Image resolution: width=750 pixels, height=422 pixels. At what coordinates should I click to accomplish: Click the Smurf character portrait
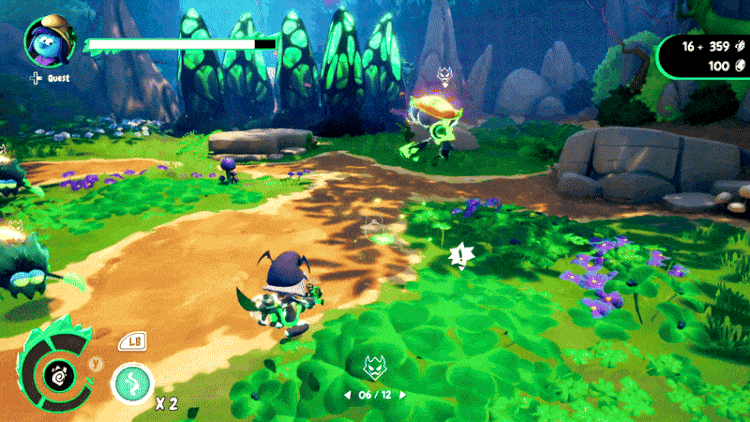coord(47,40)
